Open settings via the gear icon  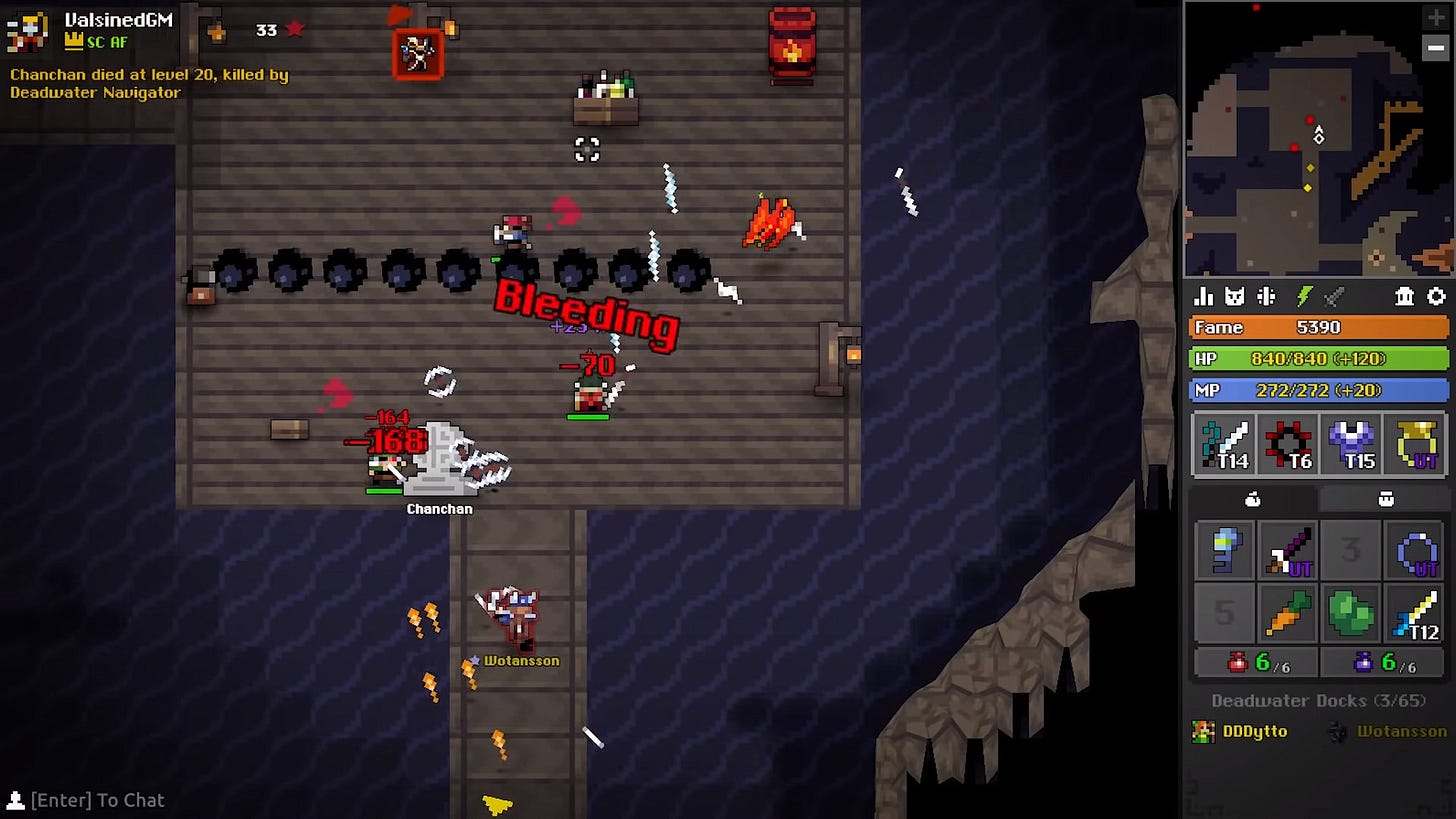point(1438,296)
